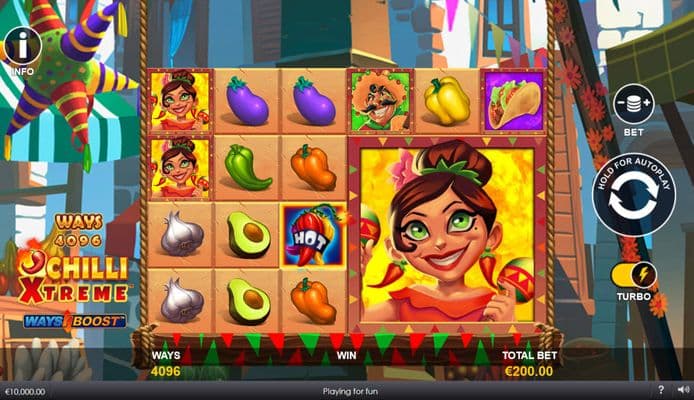Toggle Turbo mode on
Image resolution: width=694 pixels, height=400 pixels.
tap(633, 274)
